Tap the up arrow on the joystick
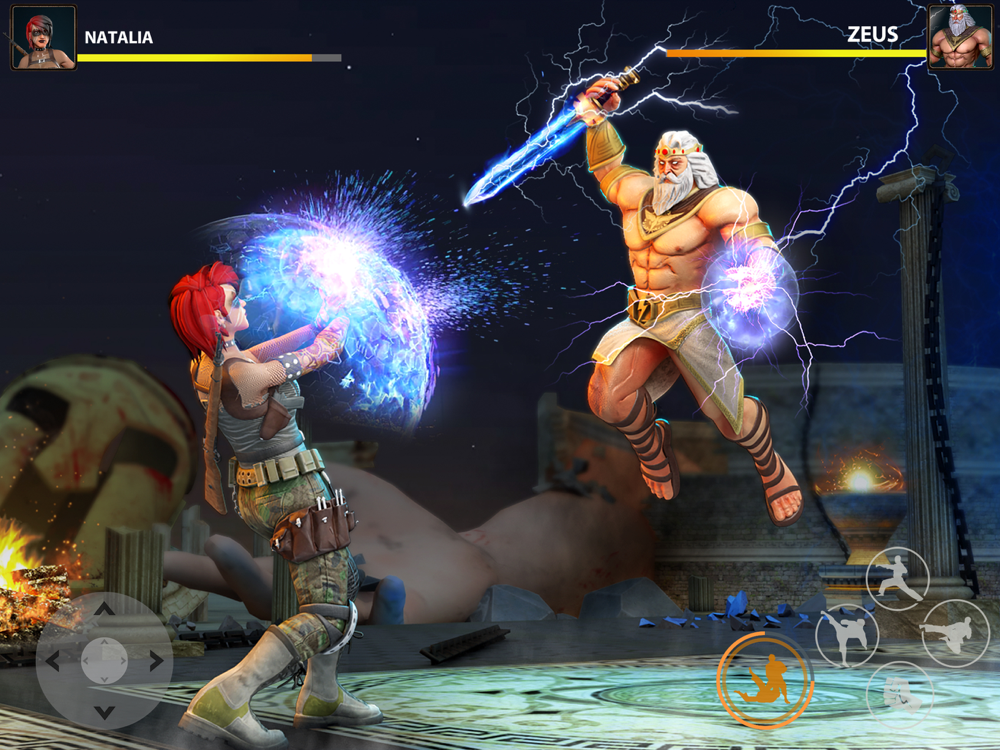 coord(104,609)
